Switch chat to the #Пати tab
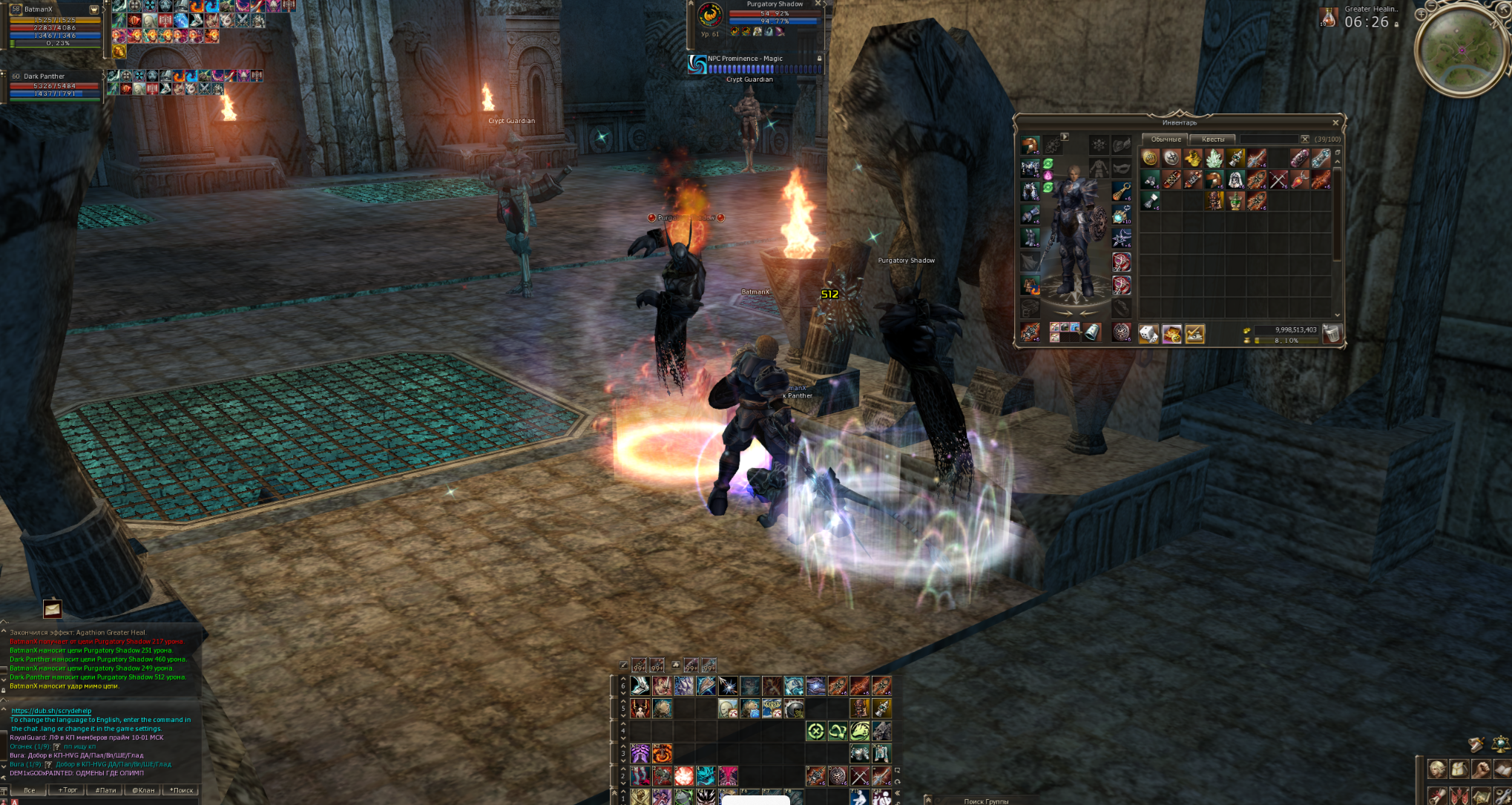The image size is (1512, 805). pos(105,790)
